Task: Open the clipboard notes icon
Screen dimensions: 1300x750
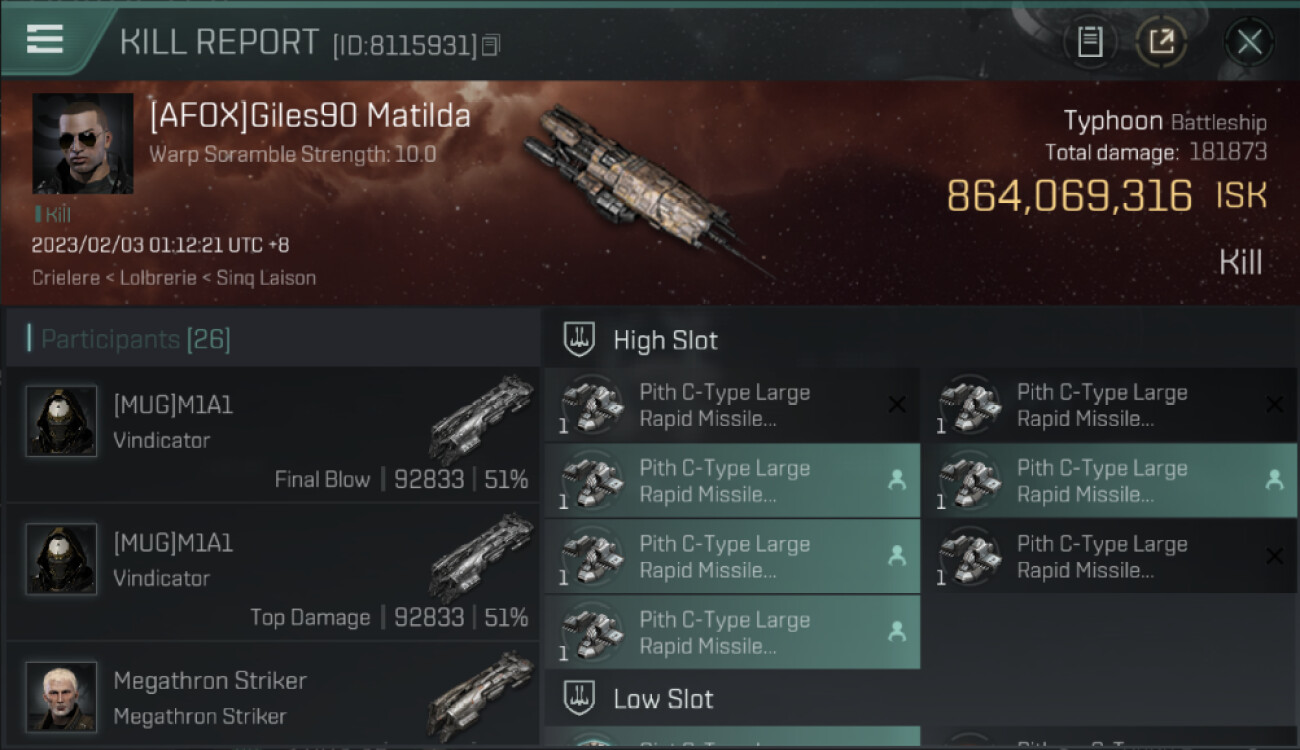Action: point(1090,42)
